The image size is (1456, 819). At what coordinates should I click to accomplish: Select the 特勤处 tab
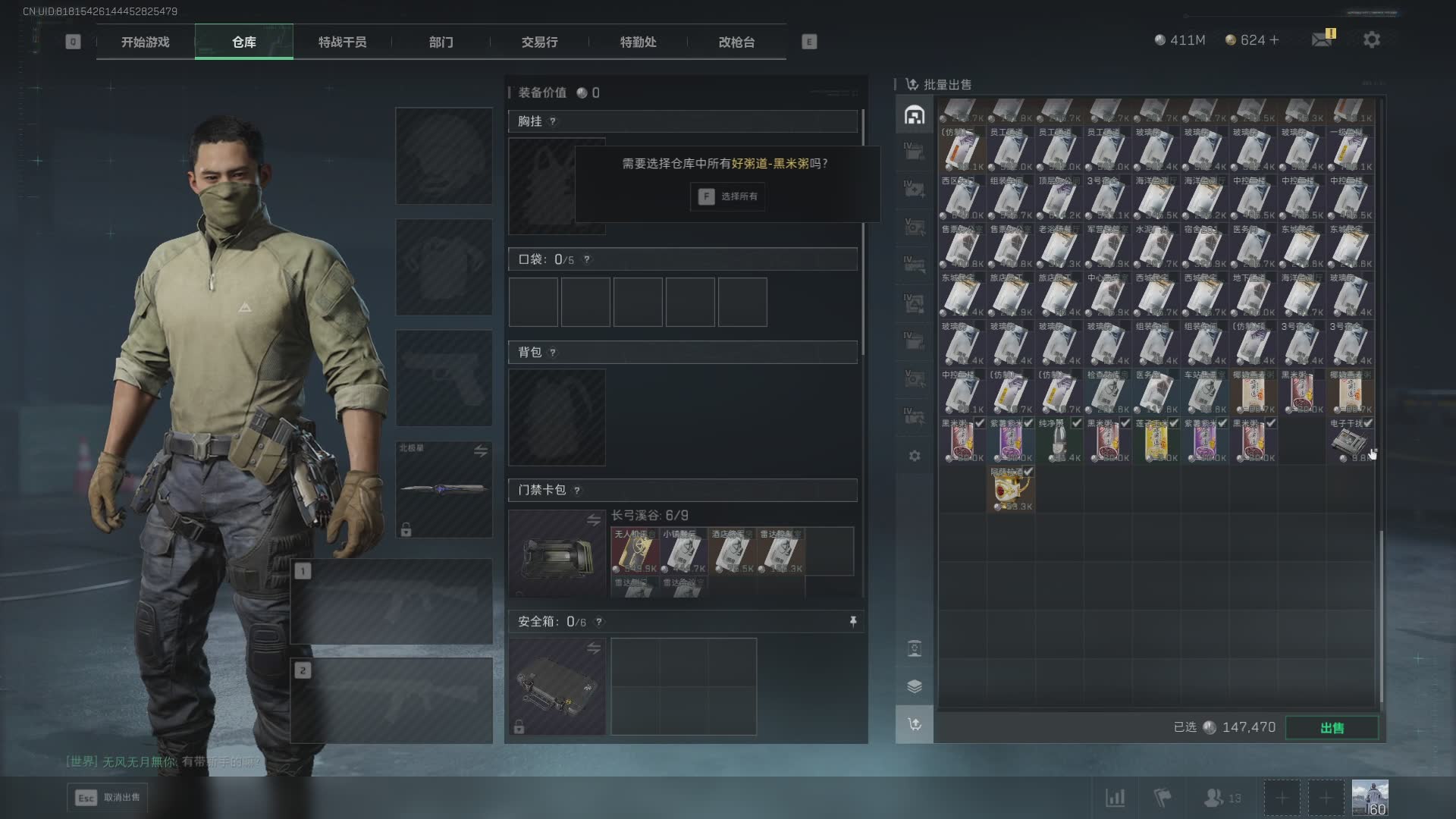pos(638,42)
